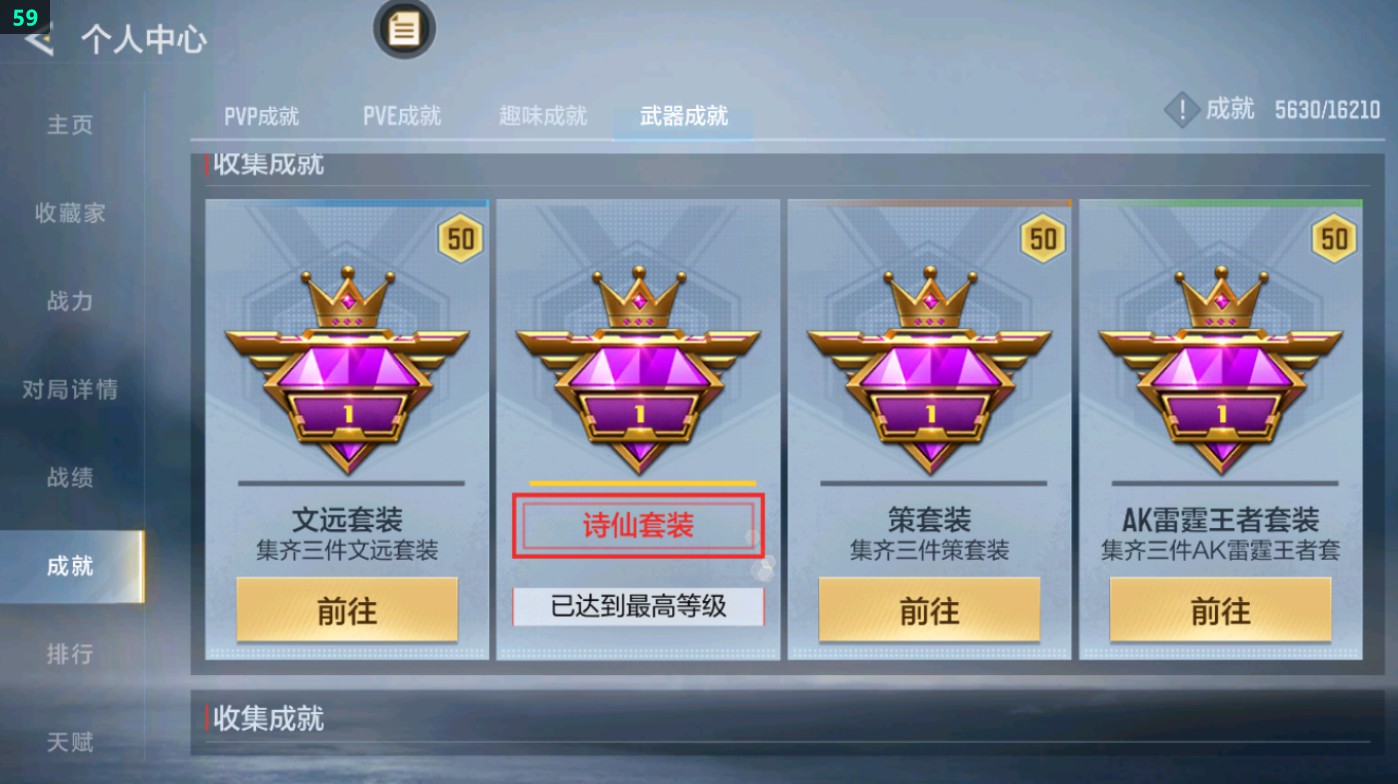Open the notebook icon at the top
The image size is (1398, 784).
click(x=404, y=30)
